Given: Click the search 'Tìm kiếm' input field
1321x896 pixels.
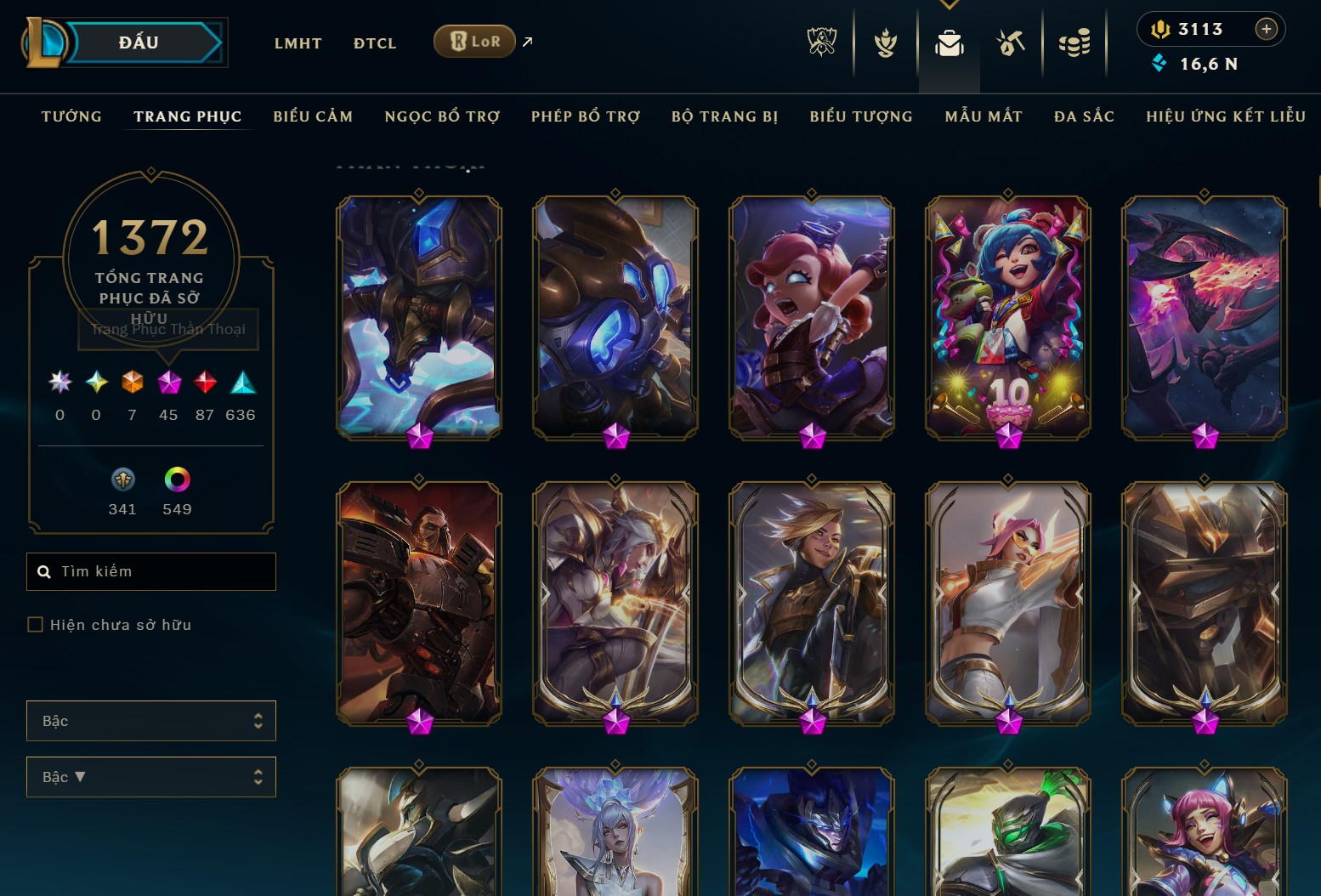Looking at the screenshot, I should [150, 571].
